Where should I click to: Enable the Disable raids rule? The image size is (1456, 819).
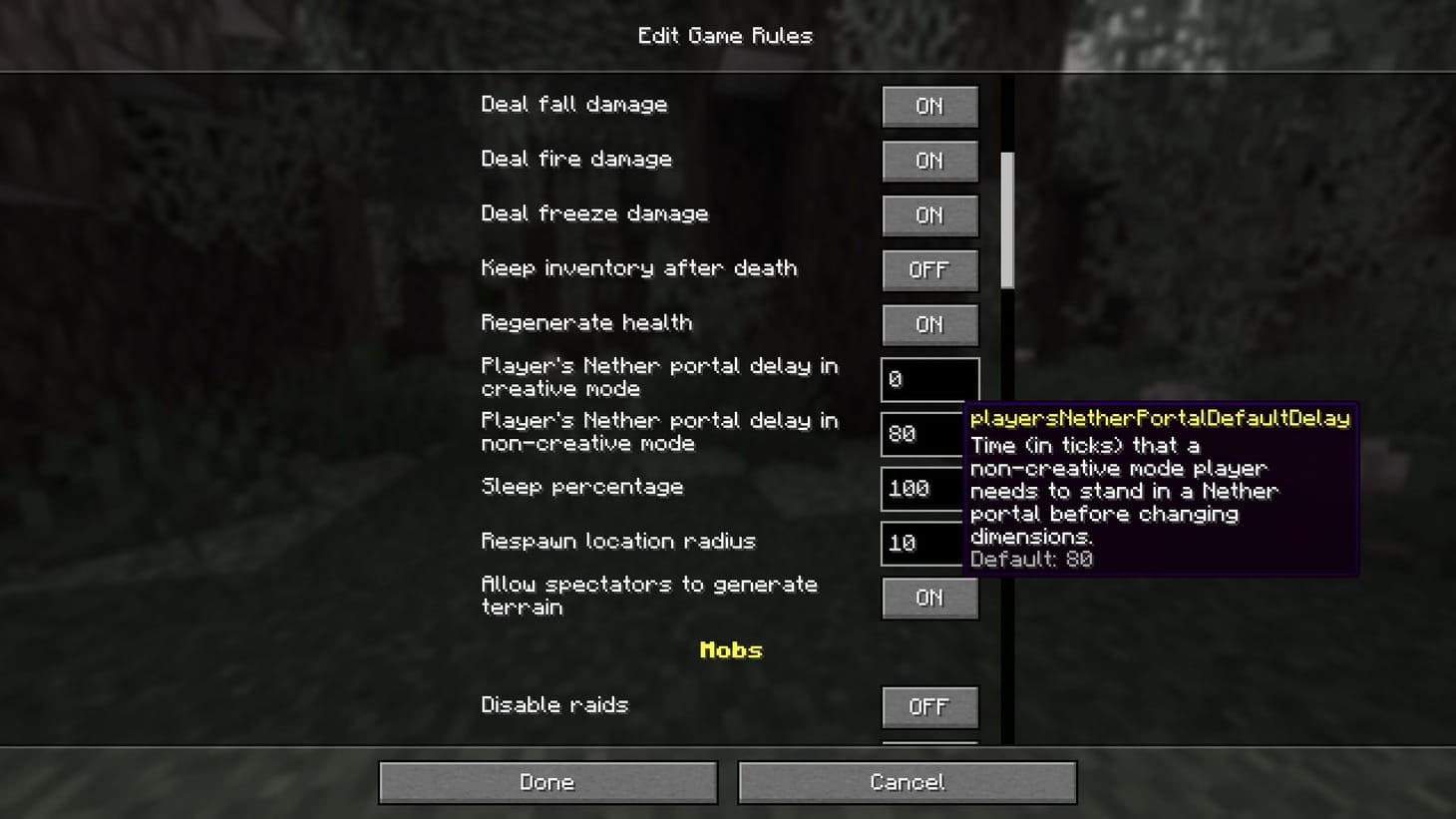[928, 706]
